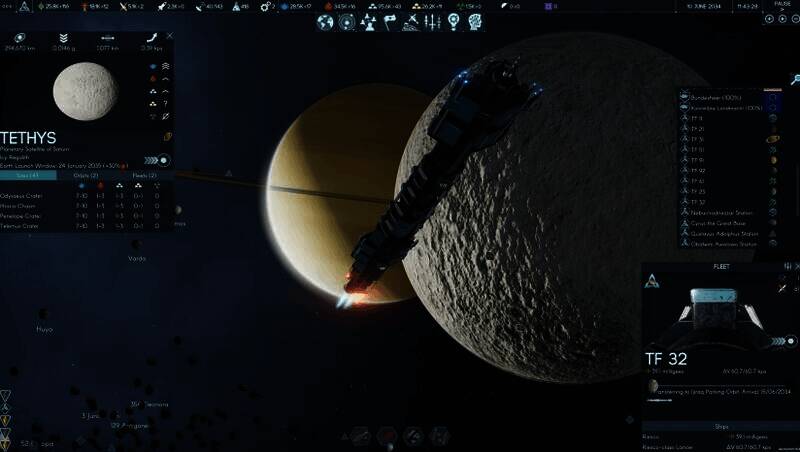Select Gustavus Adolphus Station in the list

(x=723, y=234)
